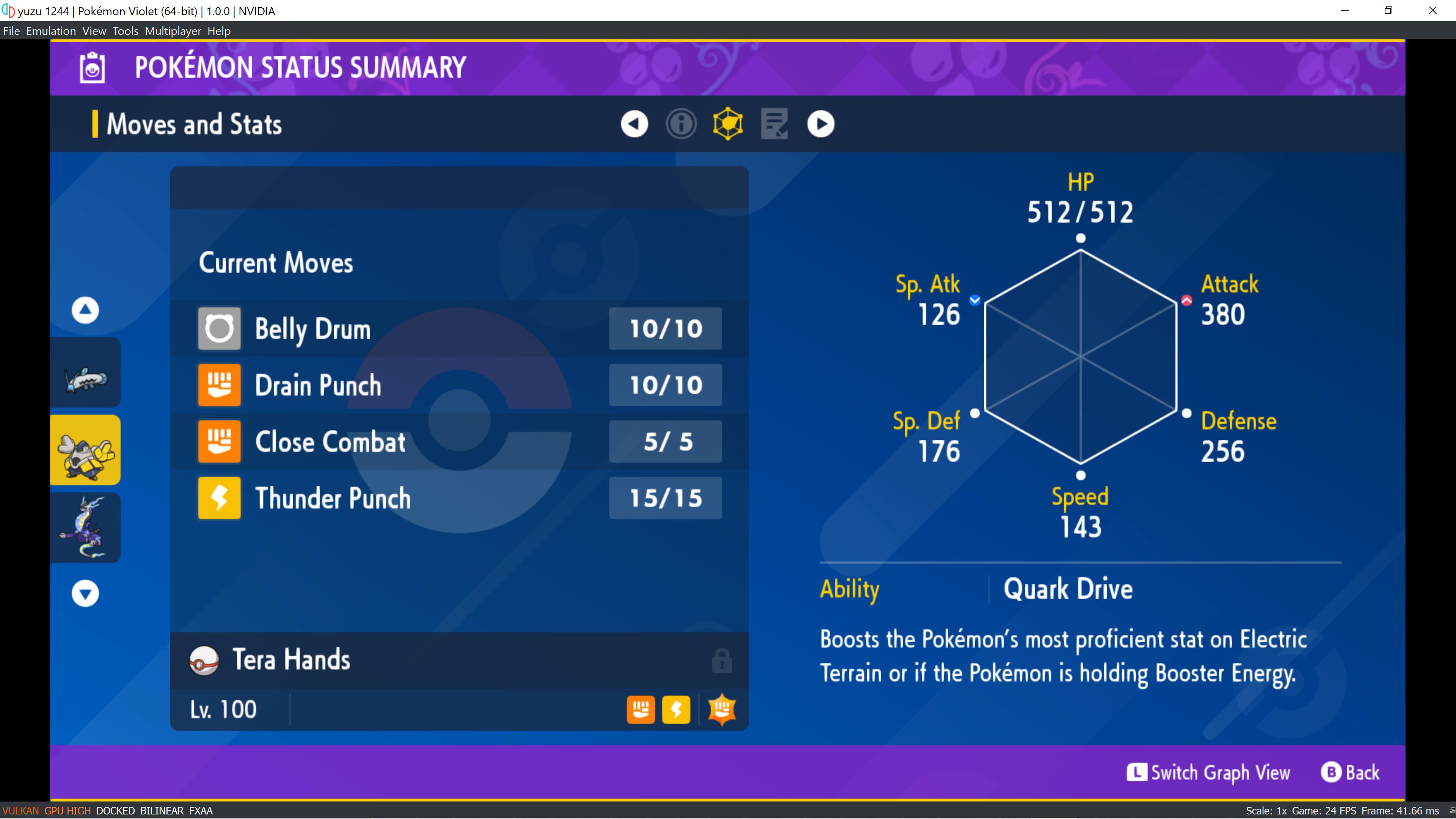Open the ribbons/marks icon in the top toolbar
The image size is (1456, 819).
pyautogui.click(x=774, y=124)
